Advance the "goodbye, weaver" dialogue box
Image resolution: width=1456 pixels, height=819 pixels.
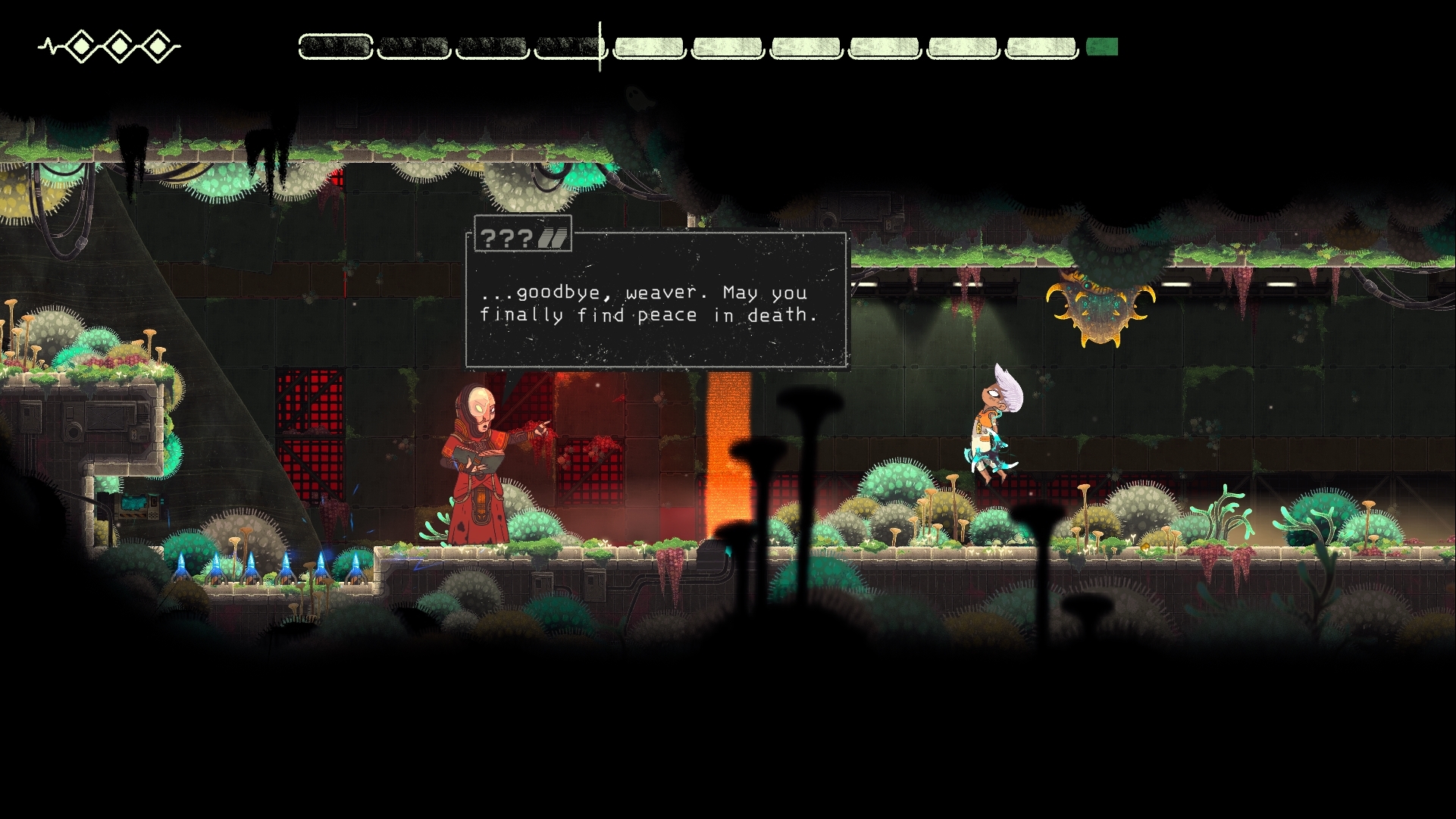pyautogui.click(x=656, y=303)
